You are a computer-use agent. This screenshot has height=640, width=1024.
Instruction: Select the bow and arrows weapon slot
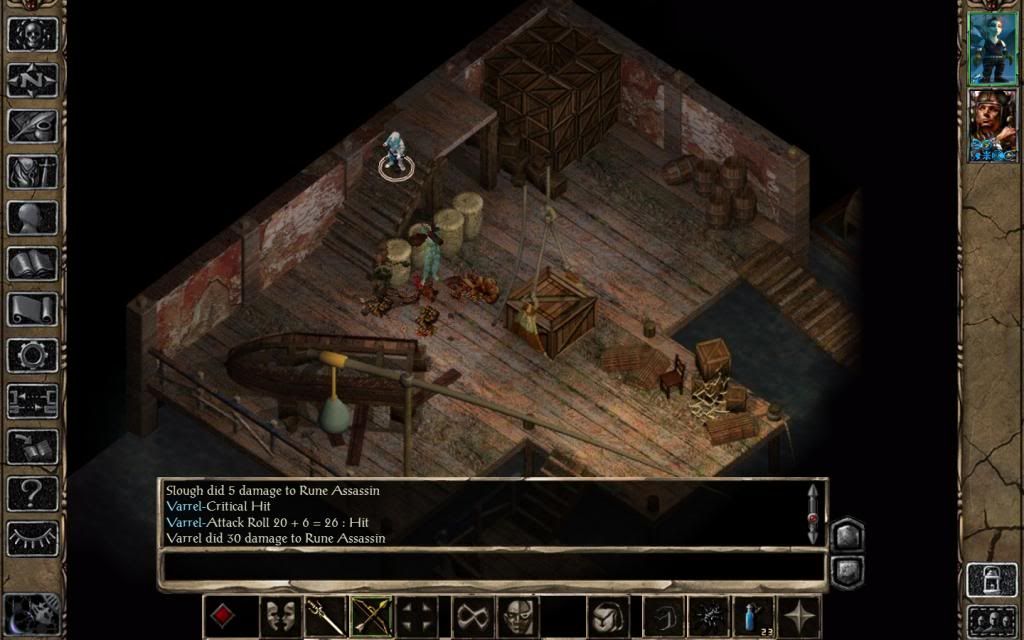[370, 615]
